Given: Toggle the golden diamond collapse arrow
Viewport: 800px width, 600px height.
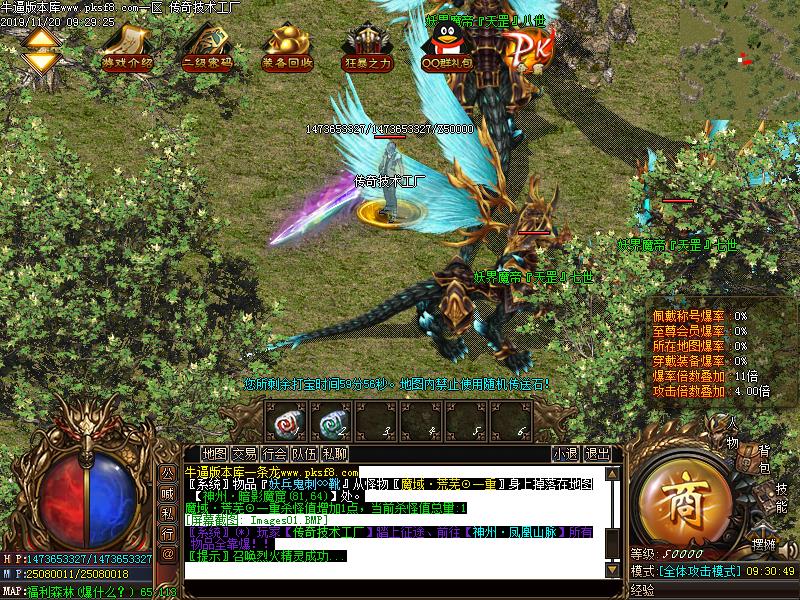Looking at the screenshot, I should click(41, 49).
